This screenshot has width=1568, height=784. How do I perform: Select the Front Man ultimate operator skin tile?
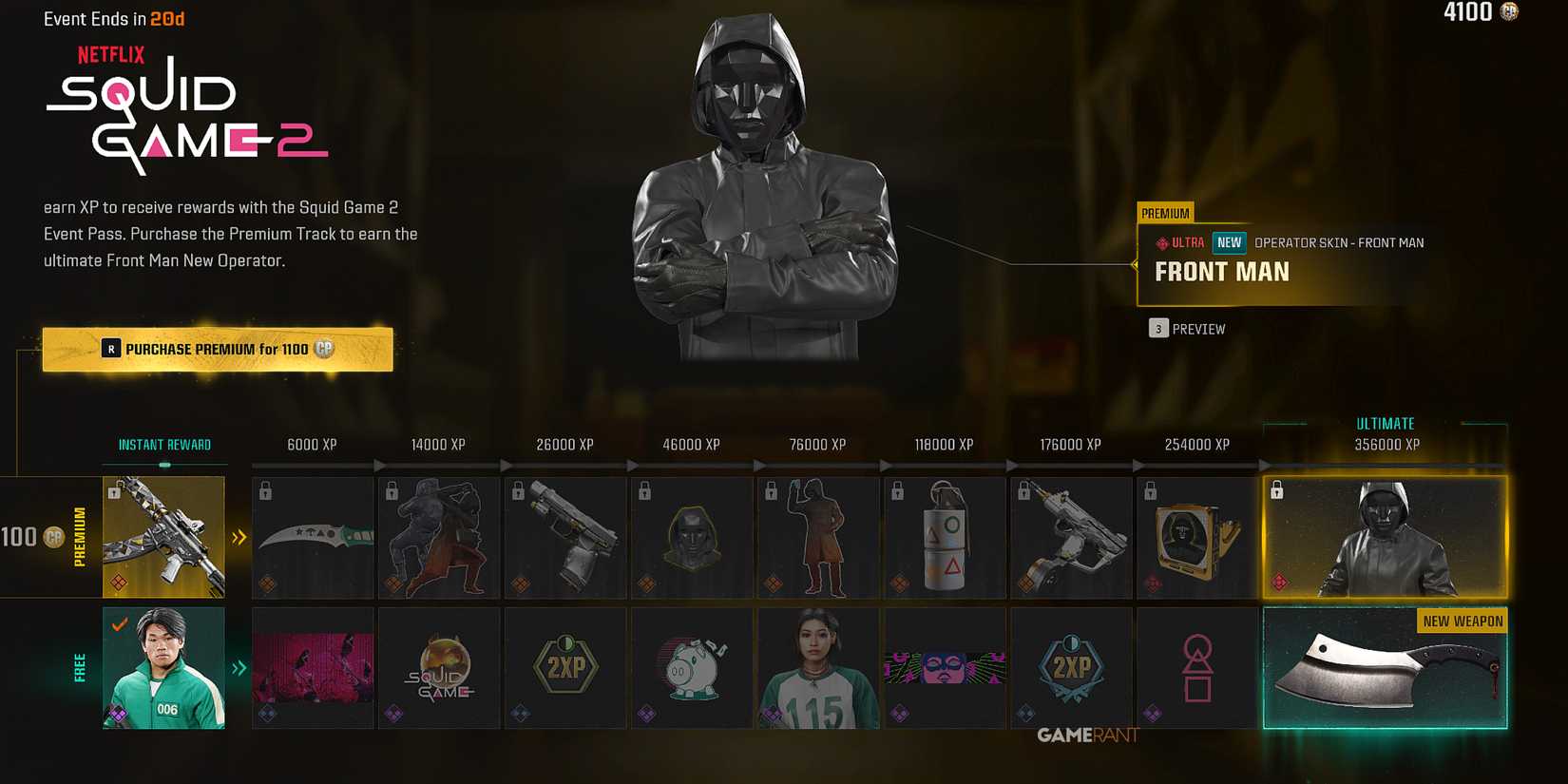1384,537
